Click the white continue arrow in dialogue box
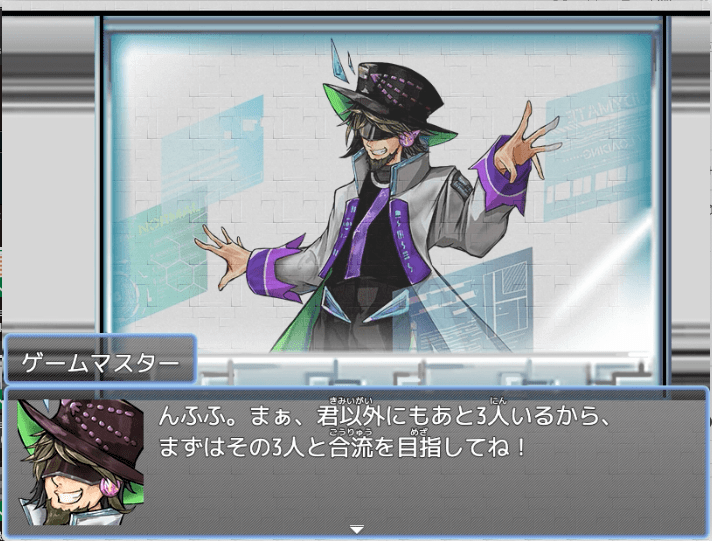 point(357,528)
